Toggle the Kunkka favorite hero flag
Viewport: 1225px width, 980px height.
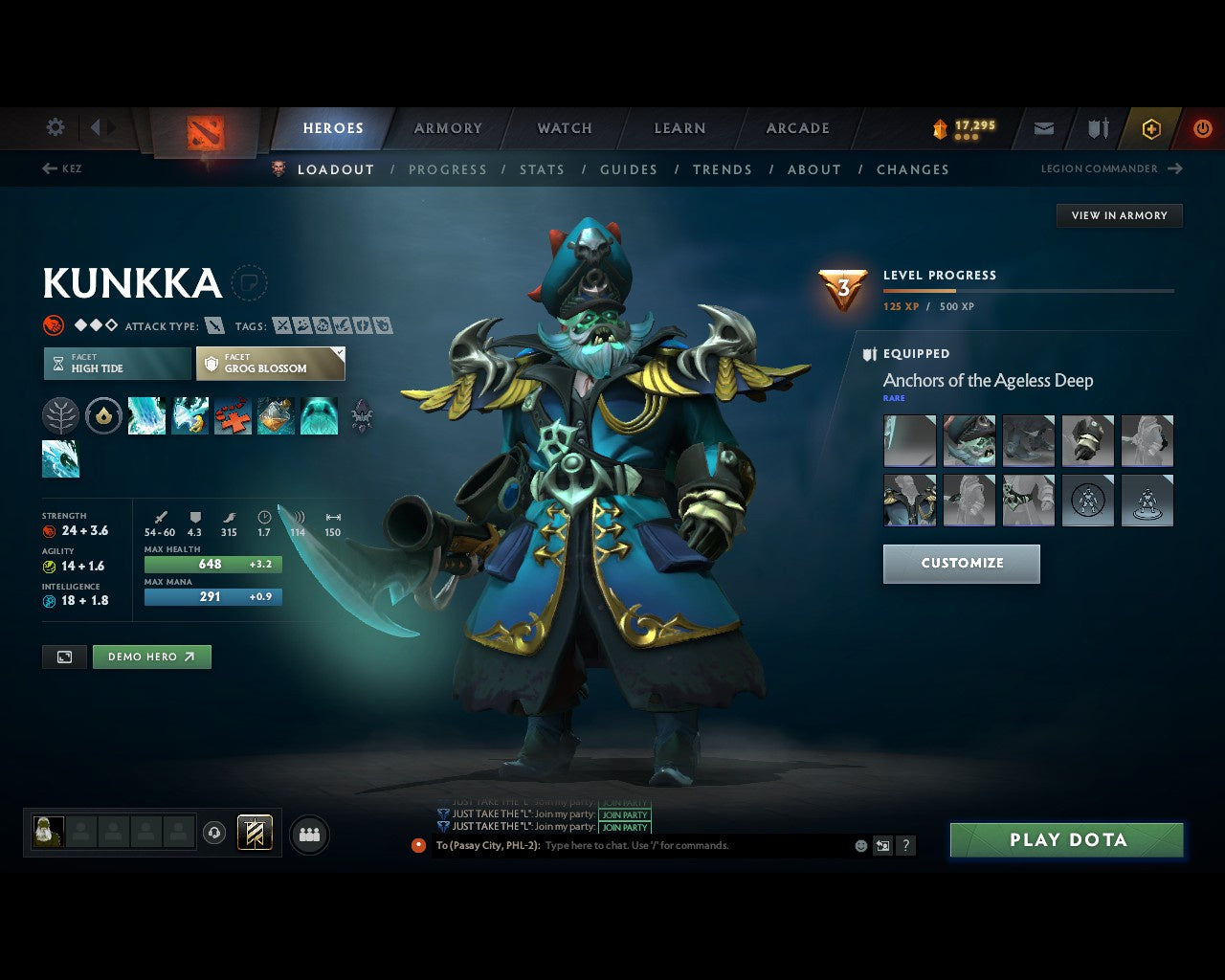coord(250,284)
